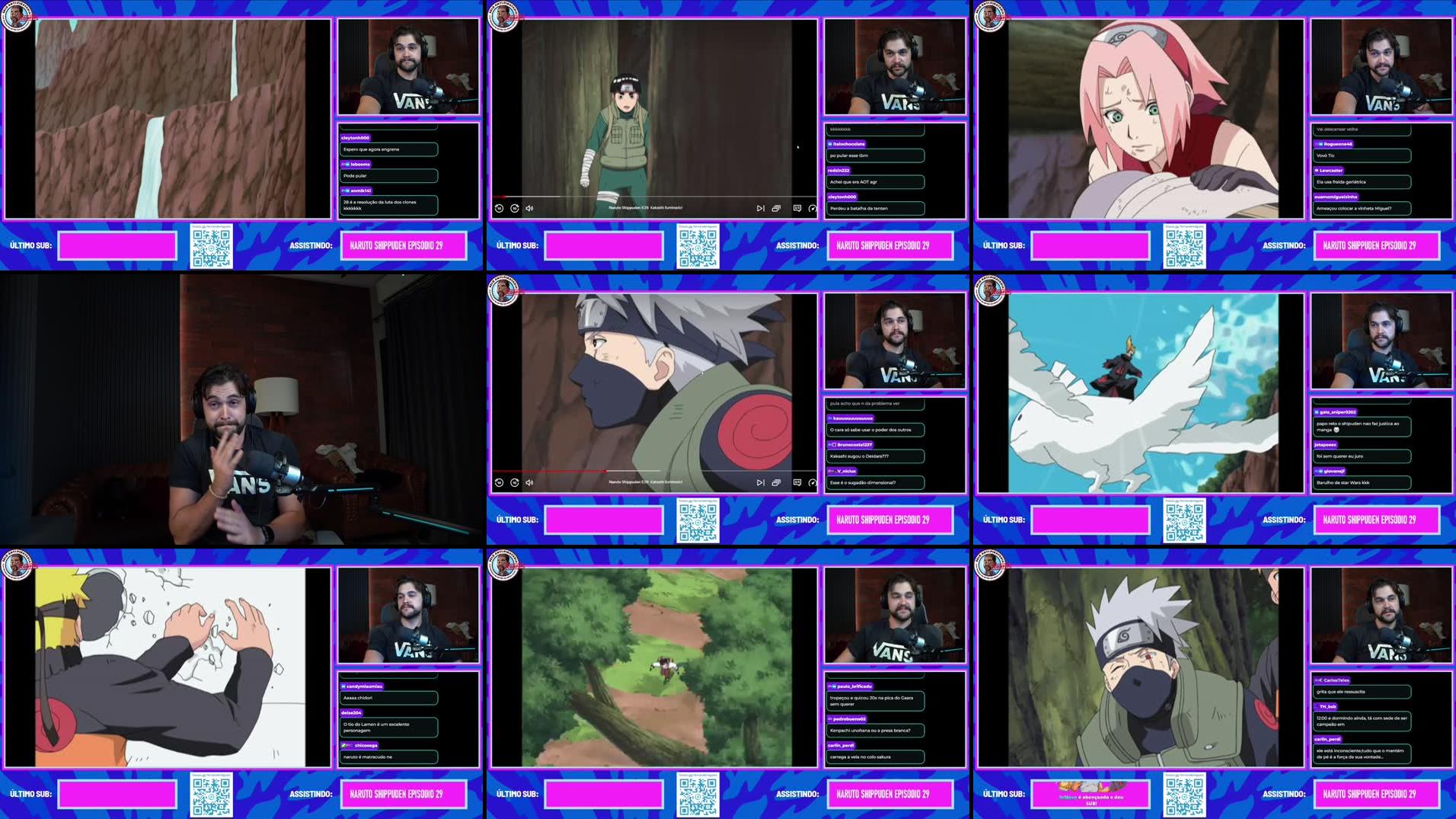Open the episodes list via the stacked pages icon
The height and width of the screenshot is (819, 1456).
777,206
